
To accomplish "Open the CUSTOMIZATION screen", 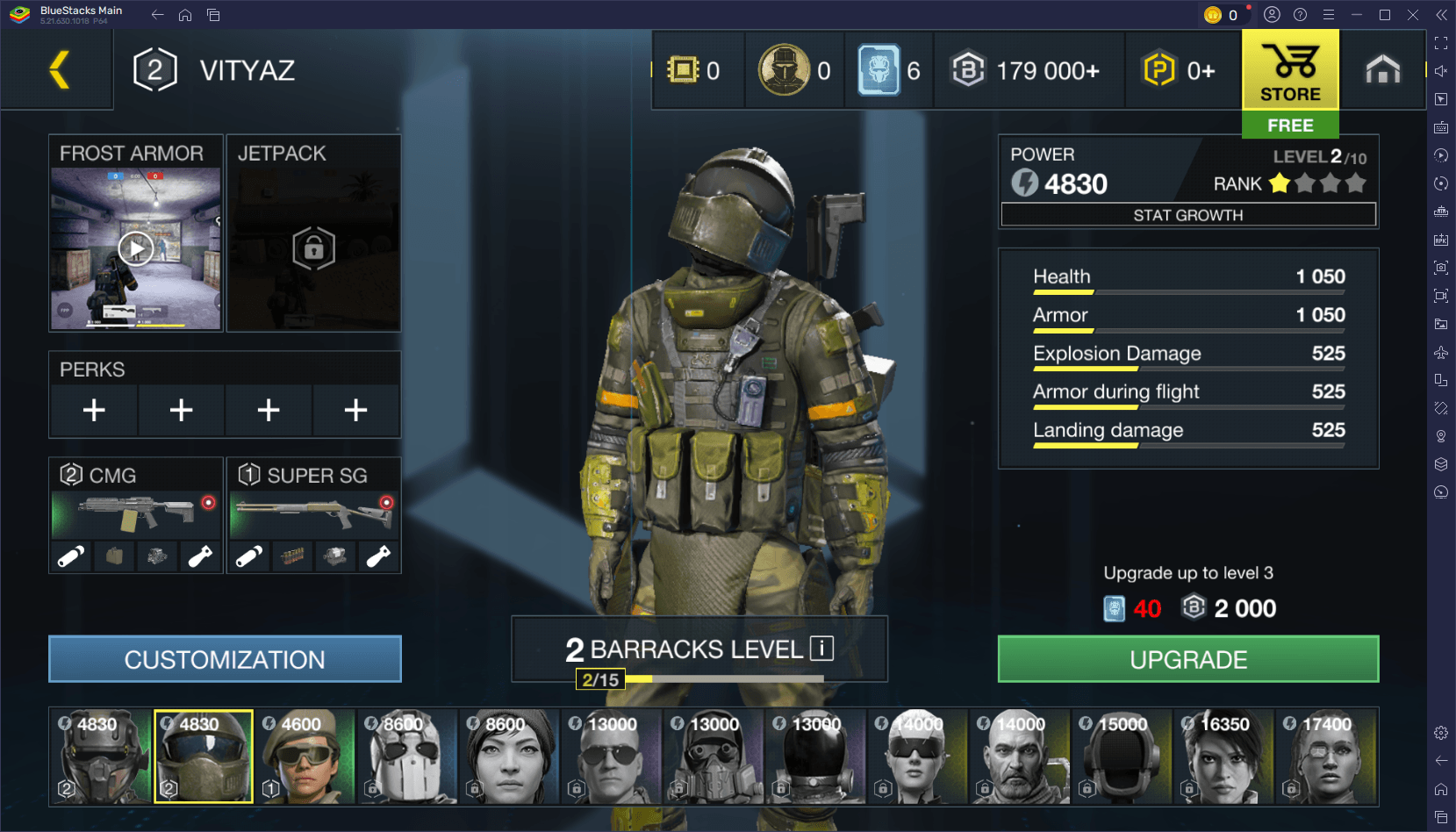I will click(x=225, y=659).
